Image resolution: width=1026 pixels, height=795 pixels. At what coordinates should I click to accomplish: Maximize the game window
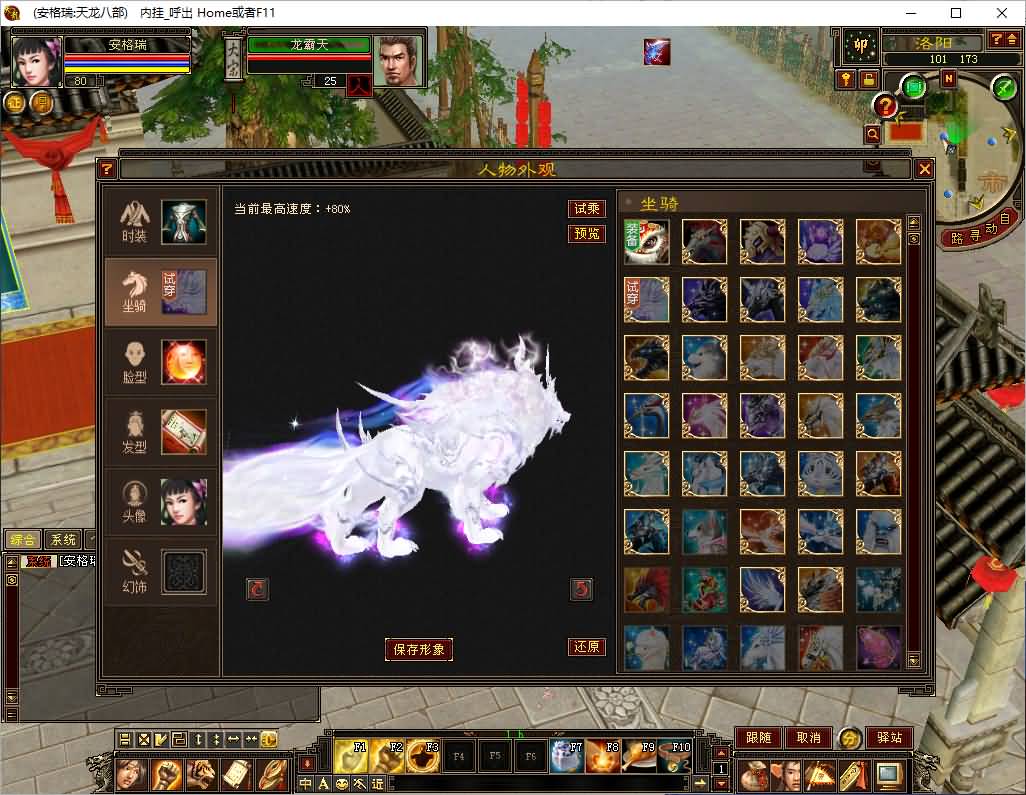click(956, 13)
